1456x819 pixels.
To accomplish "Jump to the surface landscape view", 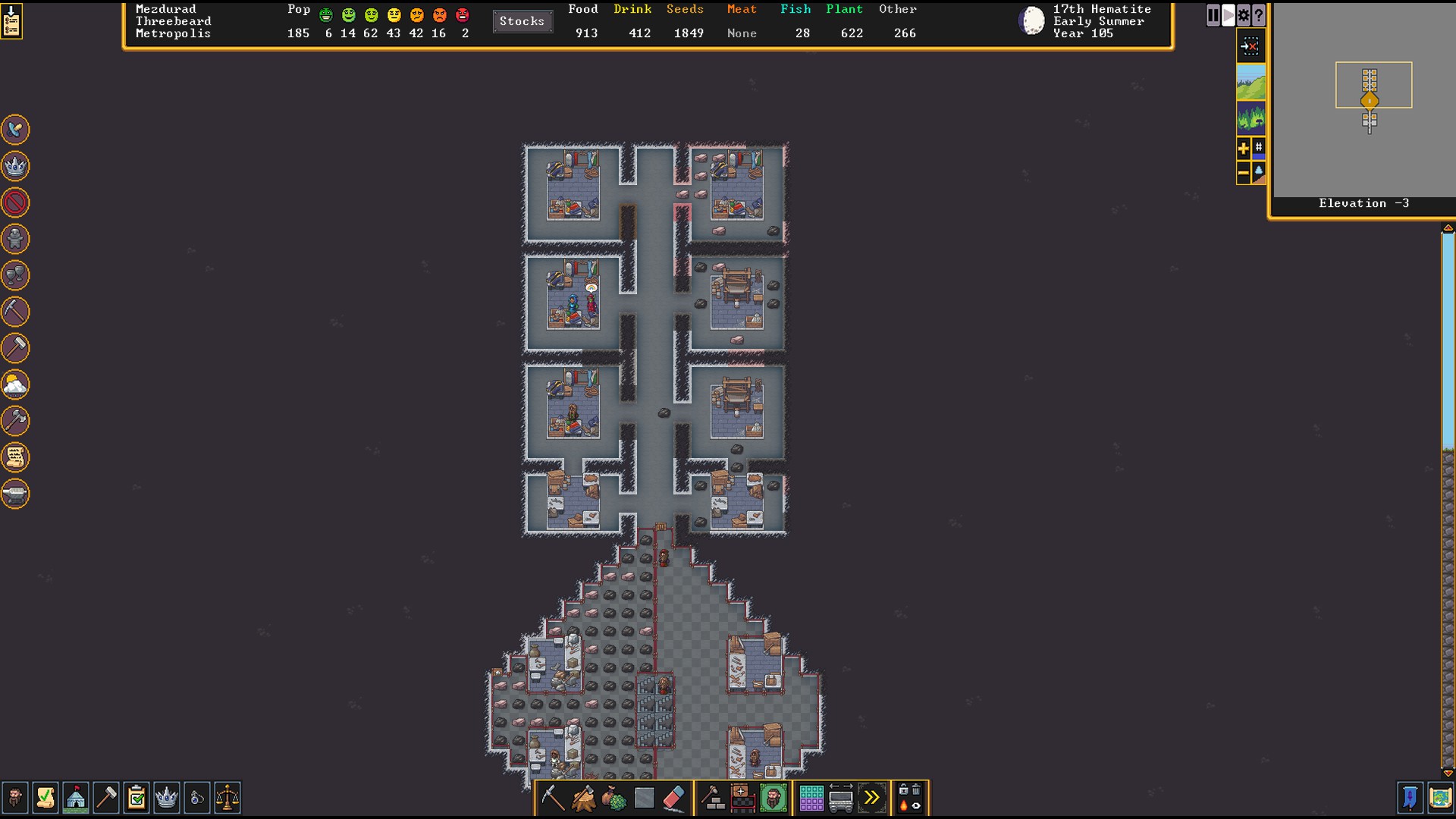I will (x=1250, y=82).
